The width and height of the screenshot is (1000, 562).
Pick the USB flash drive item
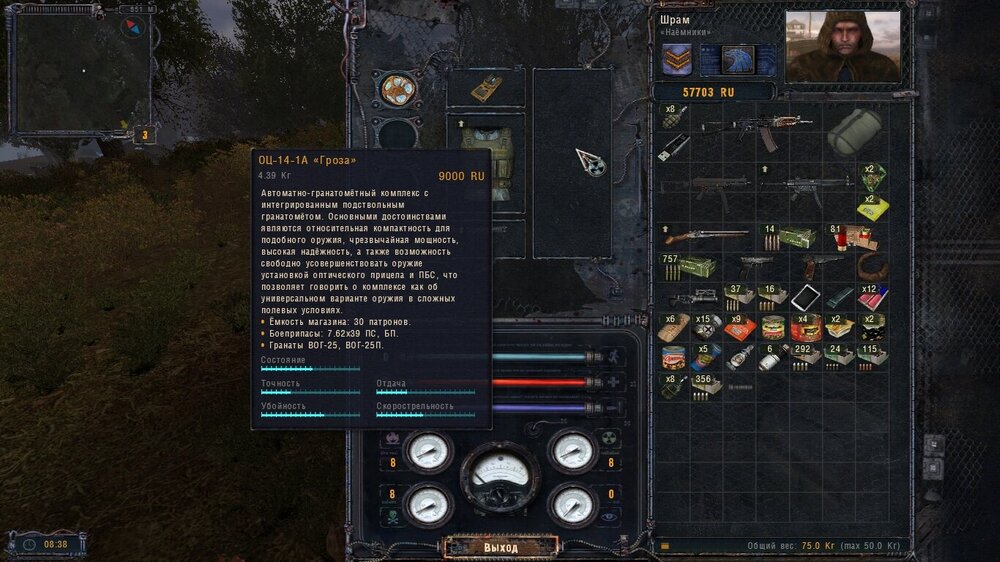[672, 147]
